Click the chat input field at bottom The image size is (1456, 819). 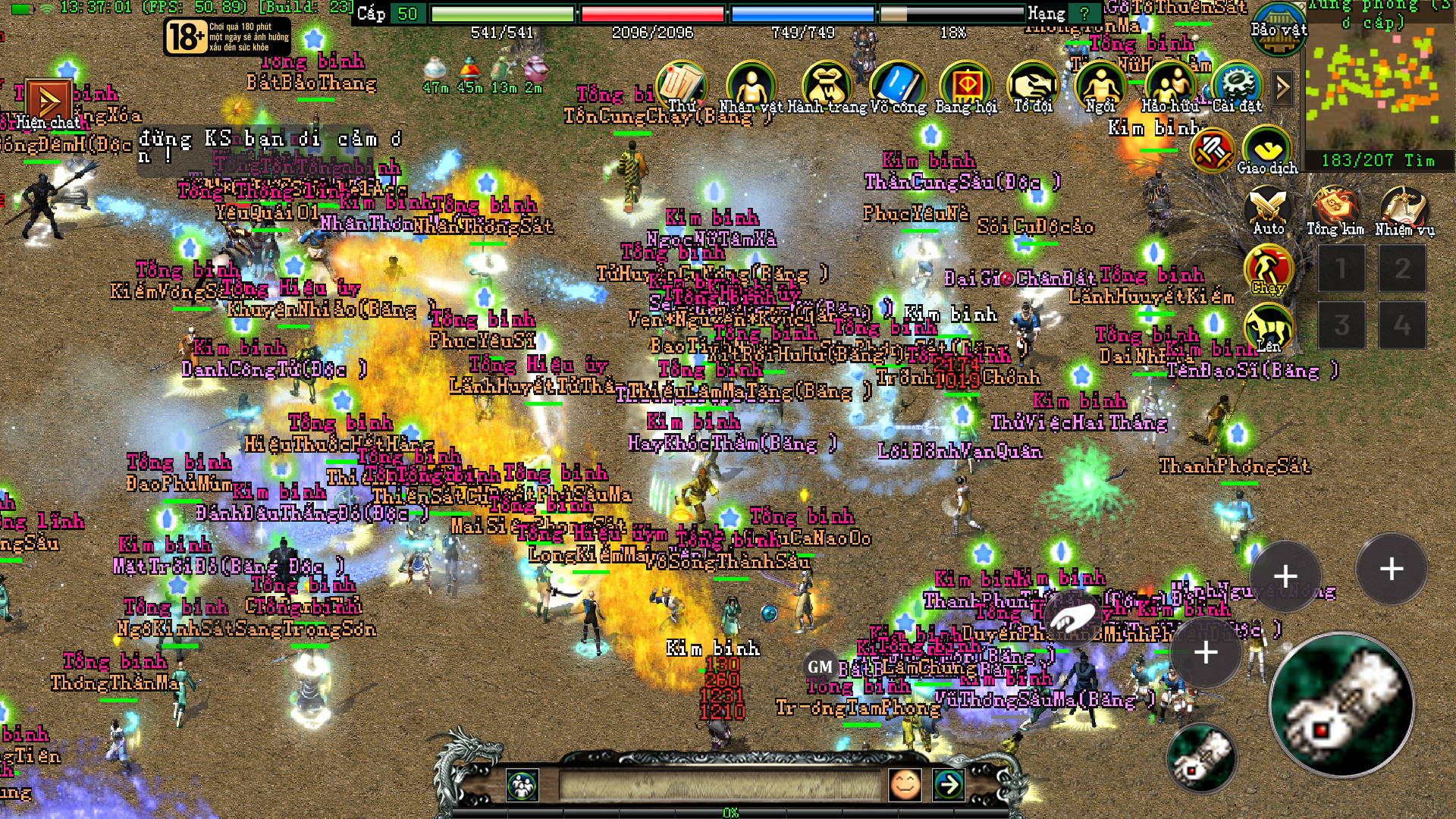coord(720,784)
